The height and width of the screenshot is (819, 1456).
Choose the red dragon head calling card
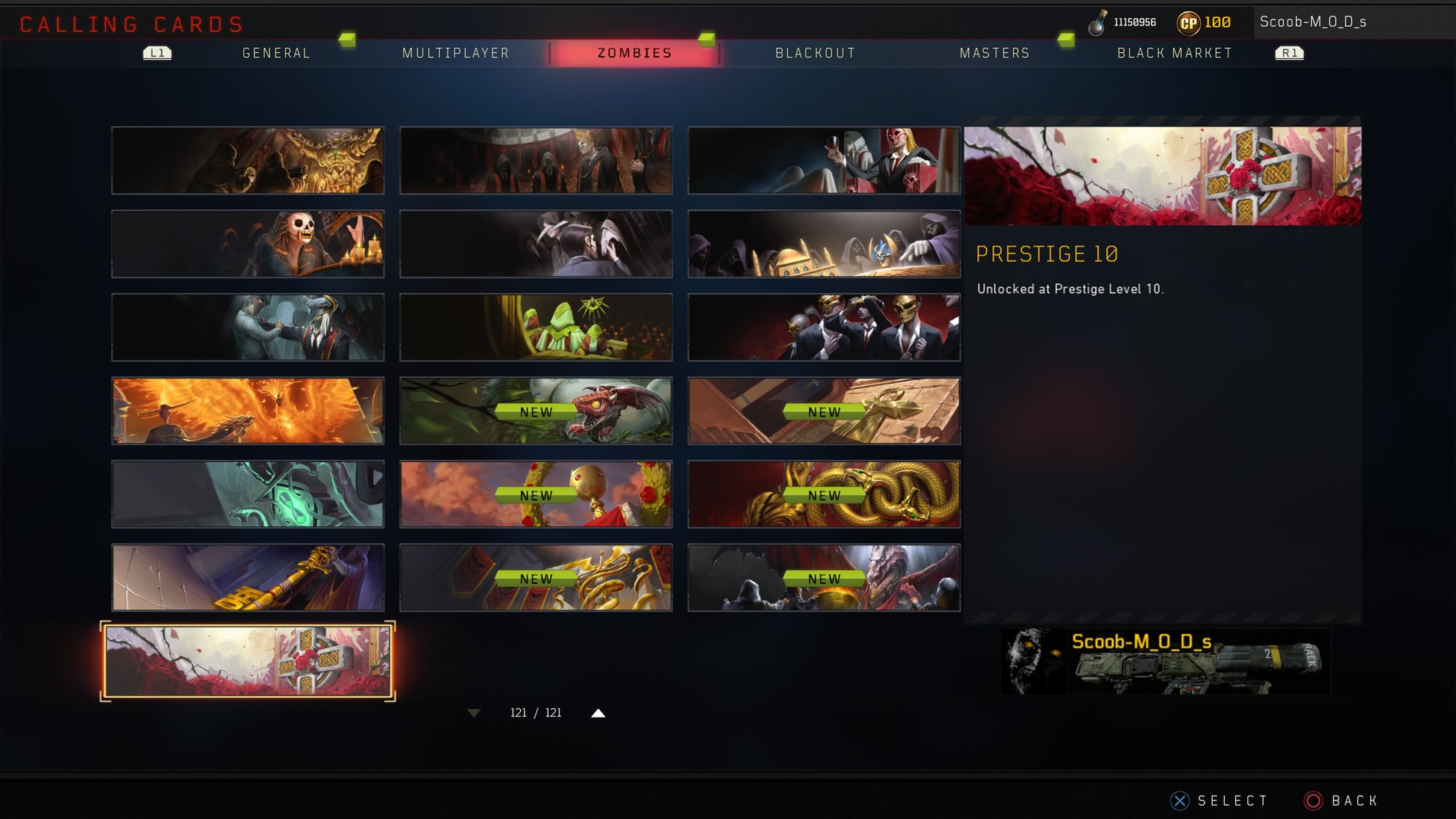click(x=536, y=411)
